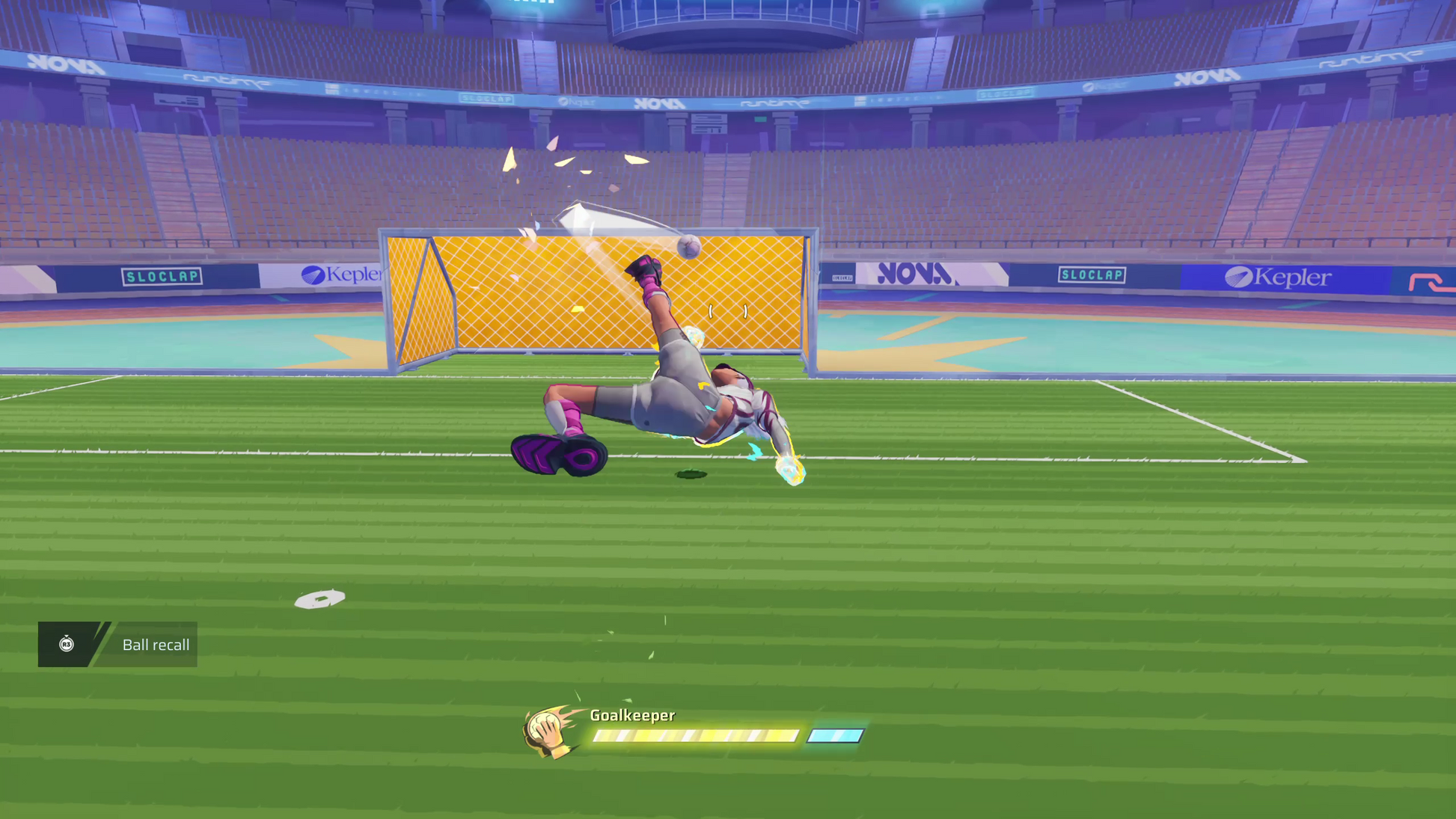The height and width of the screenshot is (819, 1456).
Task: Select the Ball recall prompt
Action: pyautogui.click(x=156, y=644)
